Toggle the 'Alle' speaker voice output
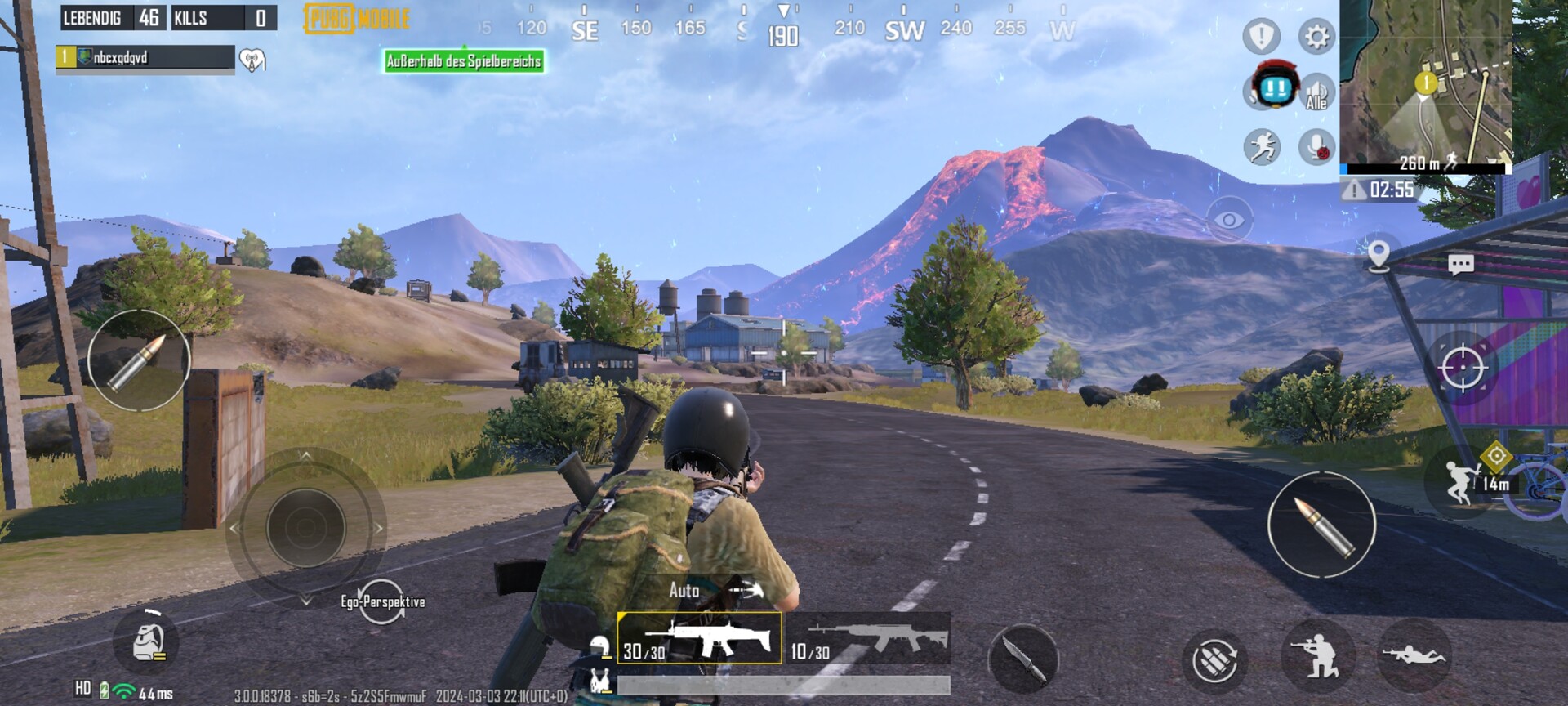Screen dimensions: 1568x706 pos(1316,92)
